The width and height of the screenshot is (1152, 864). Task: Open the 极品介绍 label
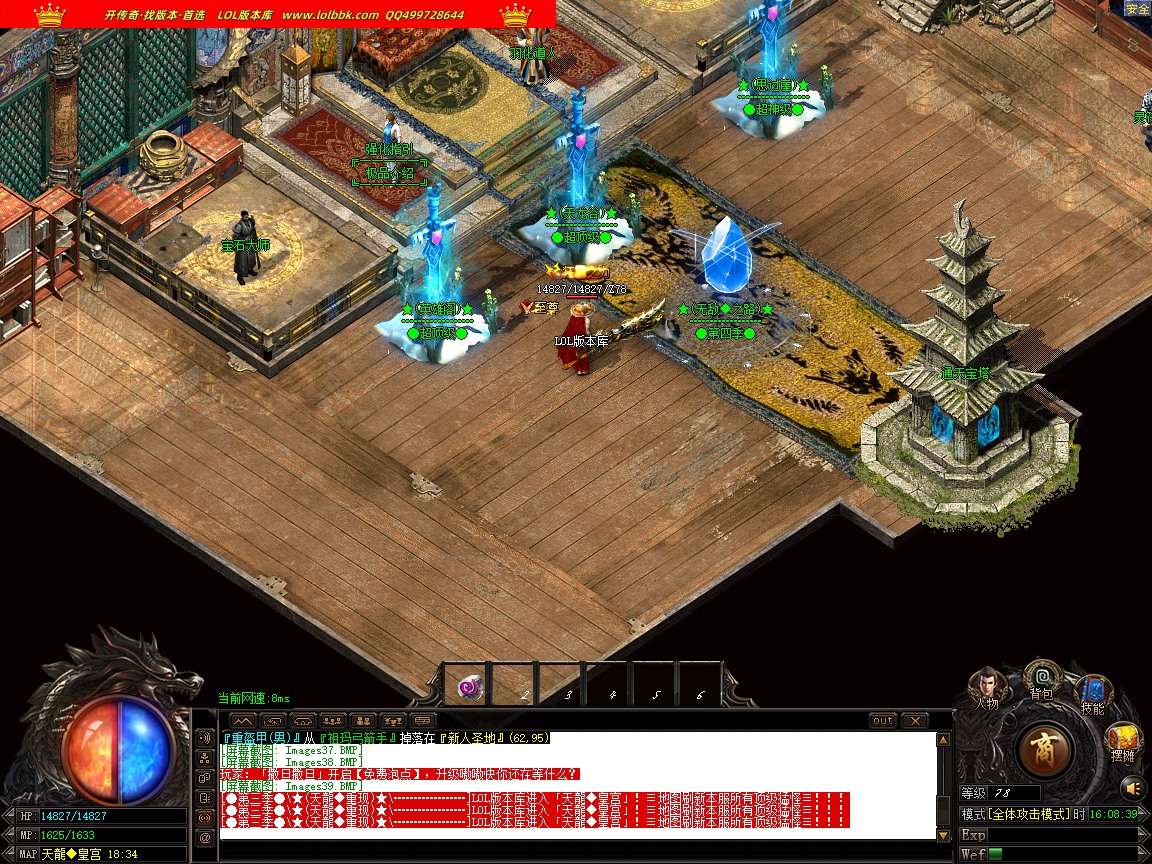[x=389, y=174]
